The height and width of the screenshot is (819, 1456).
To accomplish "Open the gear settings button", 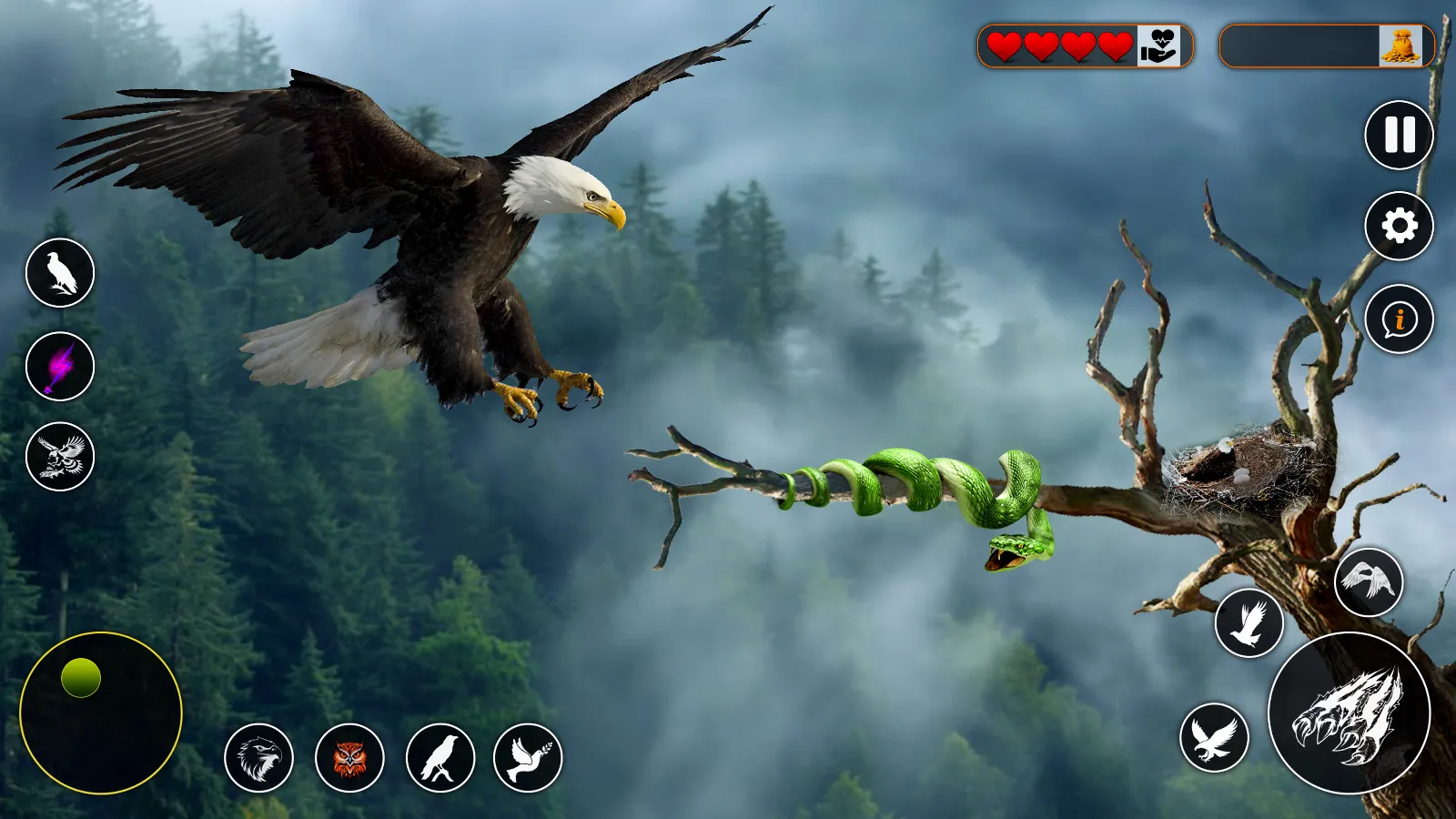I will coord(1399,226).
